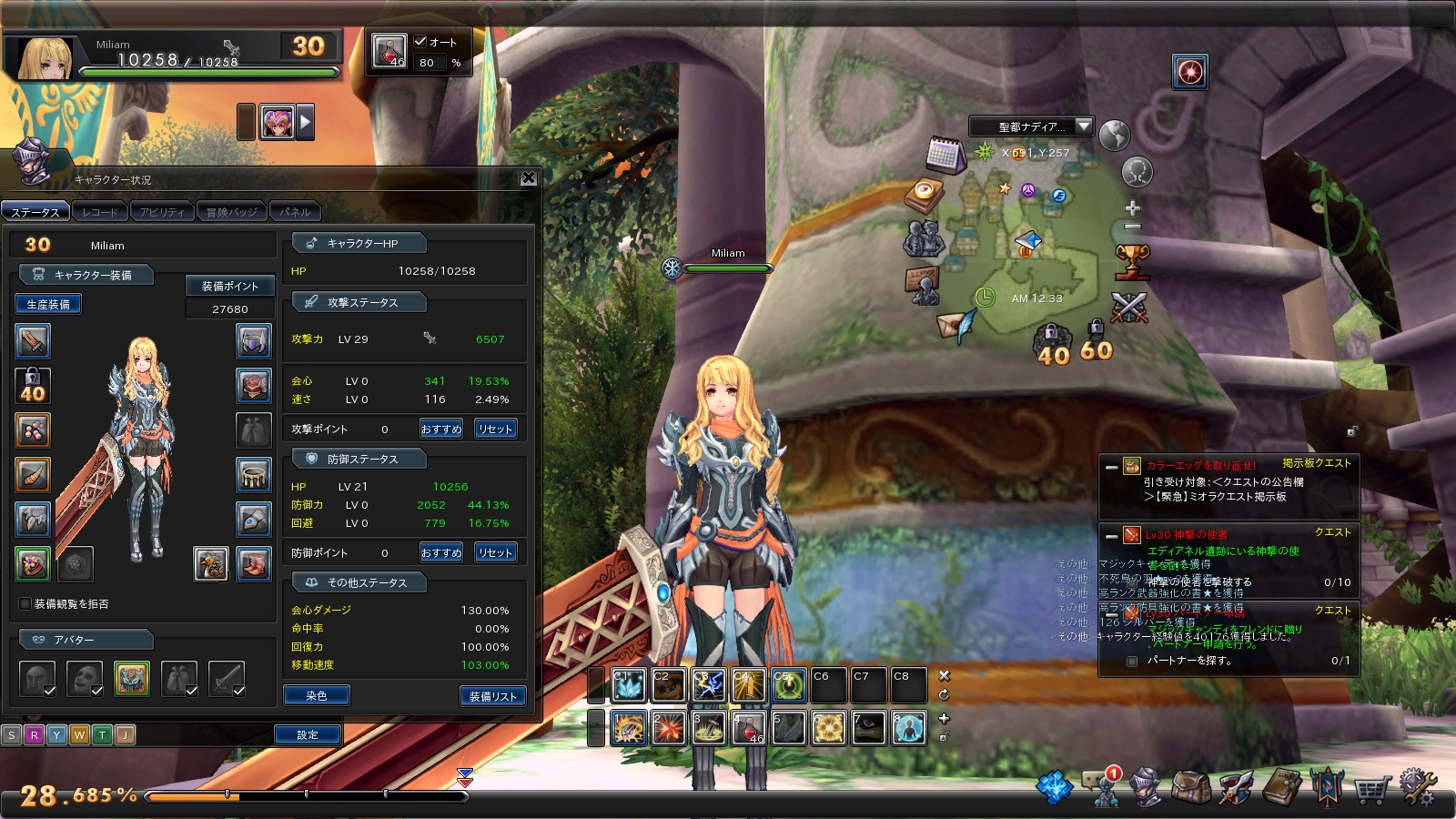Open the shopping cart icon
Viewport: 1456px width, 819px height.
click(1371, 788)
